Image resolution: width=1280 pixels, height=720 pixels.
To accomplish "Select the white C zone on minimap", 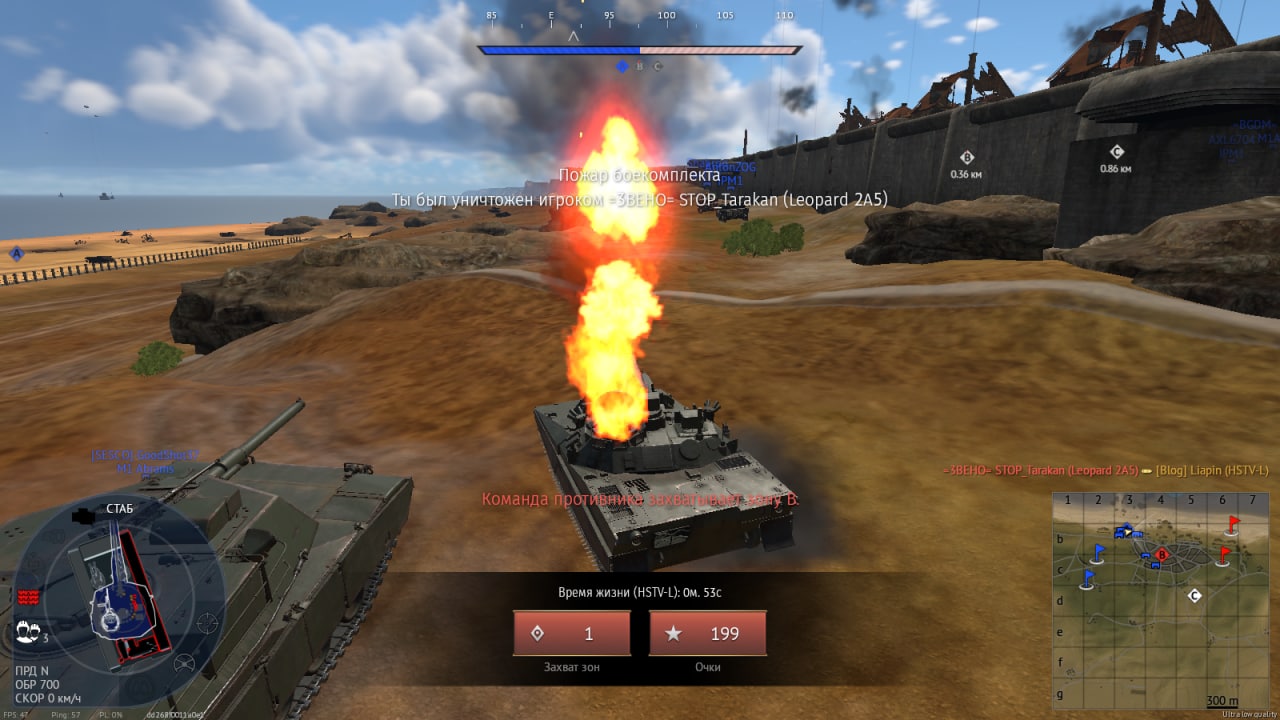I will coord(1194,596).
